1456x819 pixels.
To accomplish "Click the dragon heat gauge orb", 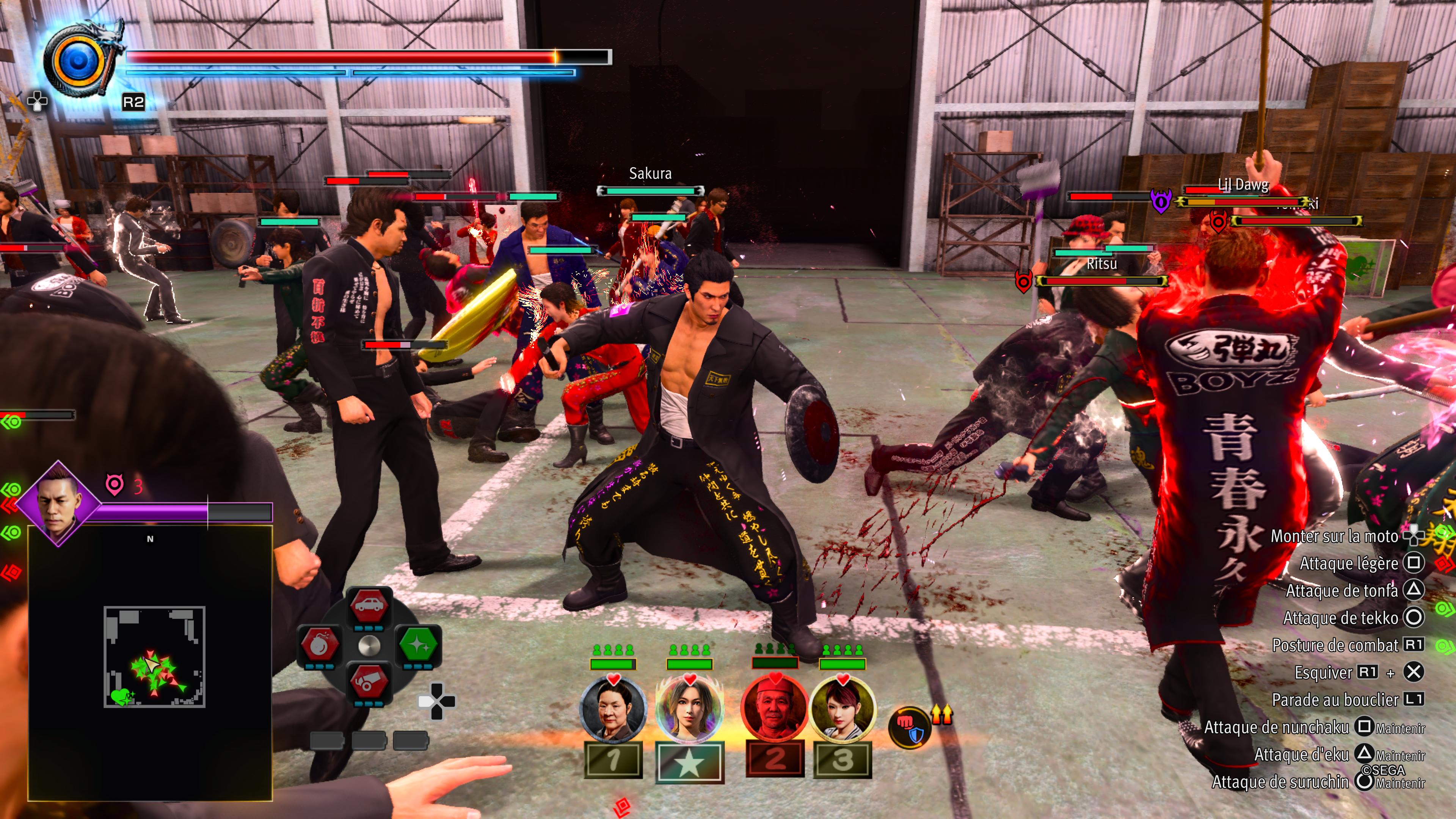I will click(x=78, y=61).
